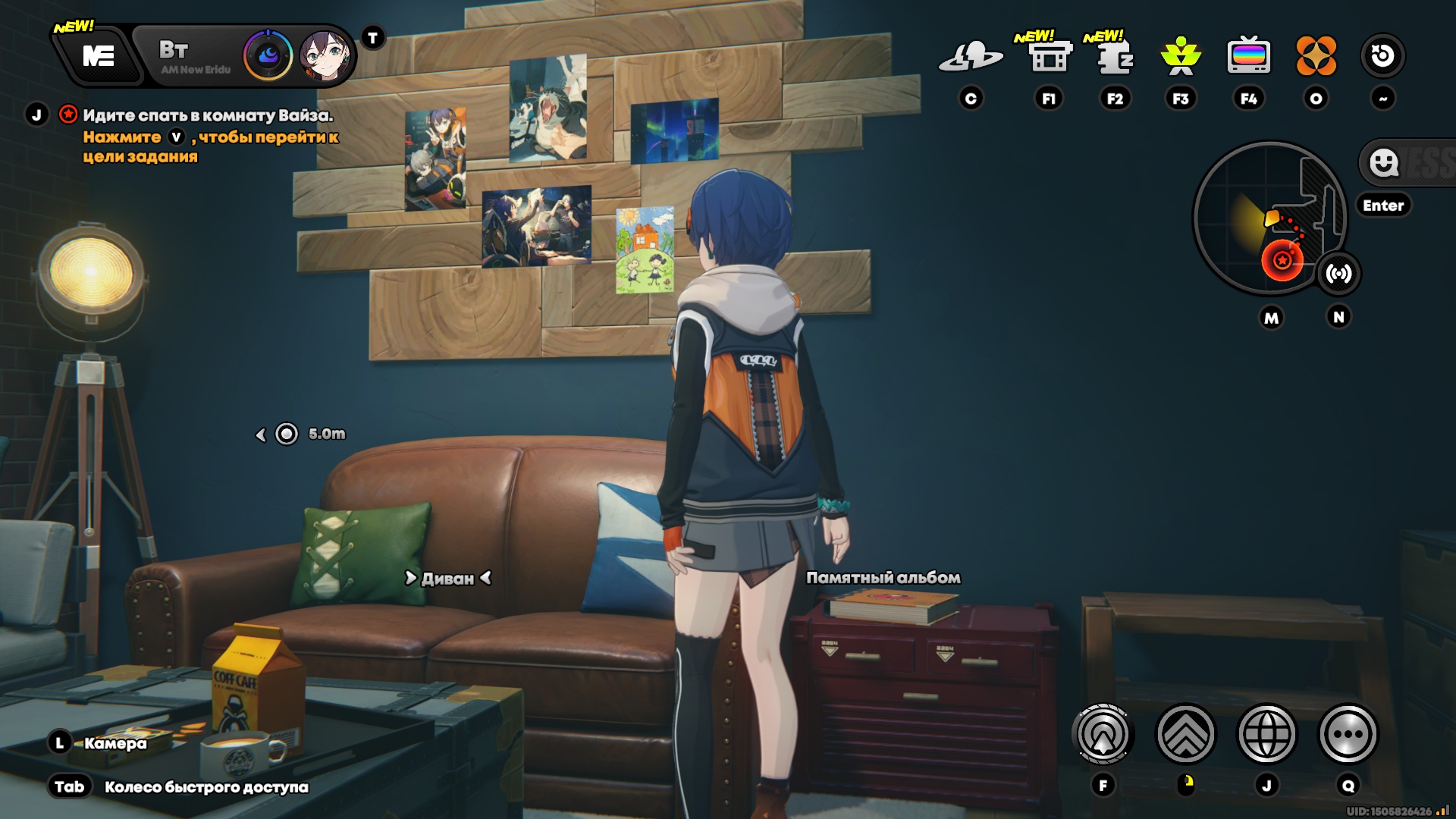Viewport: 1456px width, 819px height.
Task: Open the main ME menu button
Action: (99, 56)
